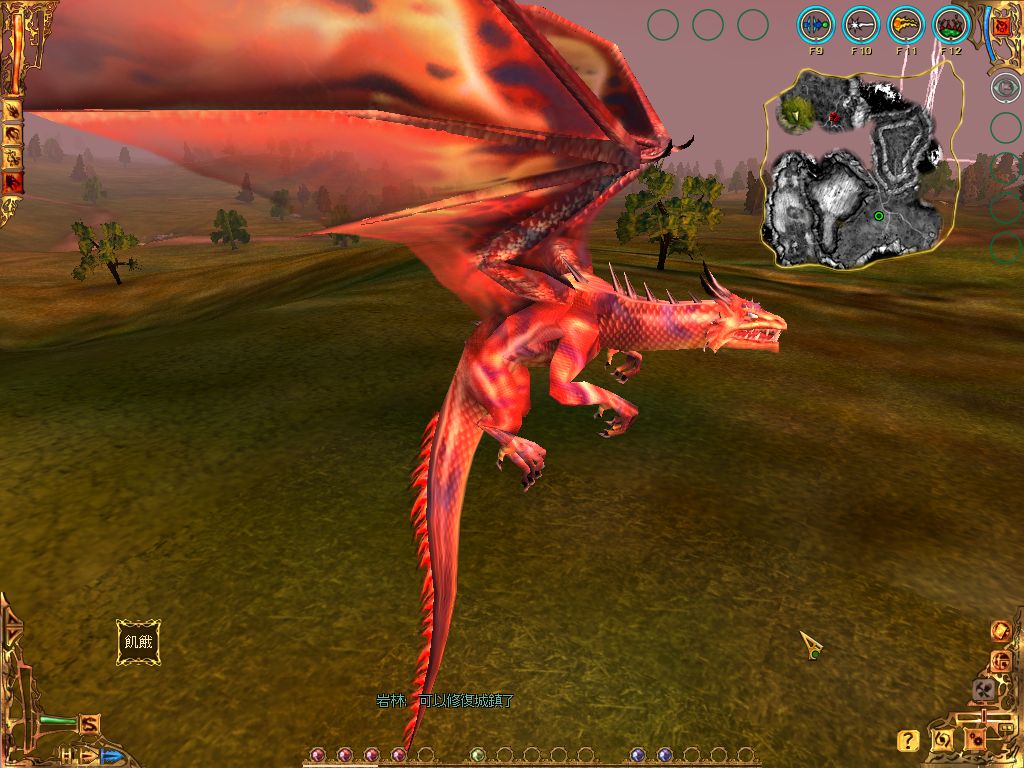Select the grey hammer-and-tools build button
This screenshot has height=768, width=1024.
pos(983,689)
